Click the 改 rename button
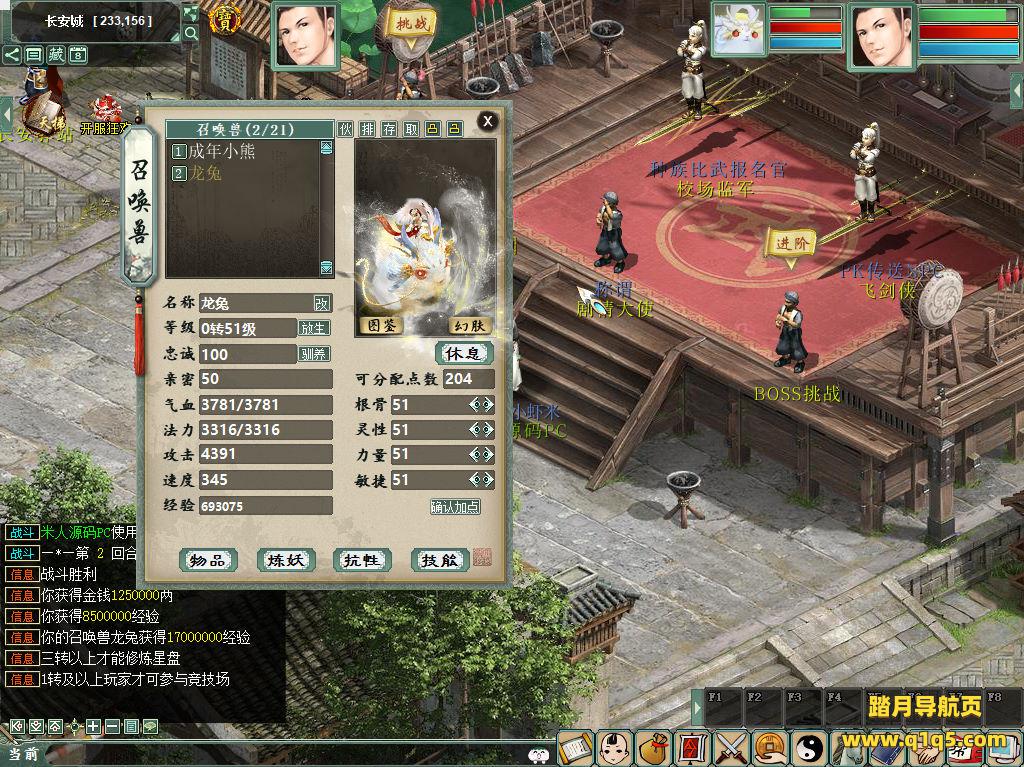The image size is (1024, 767). (321, 303)
